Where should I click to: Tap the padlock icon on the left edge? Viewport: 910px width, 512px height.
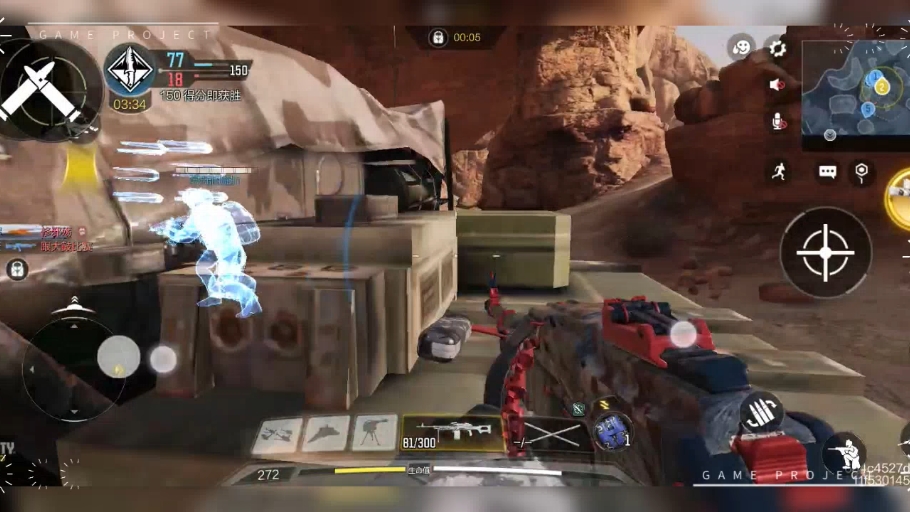(x=17, y=269)
